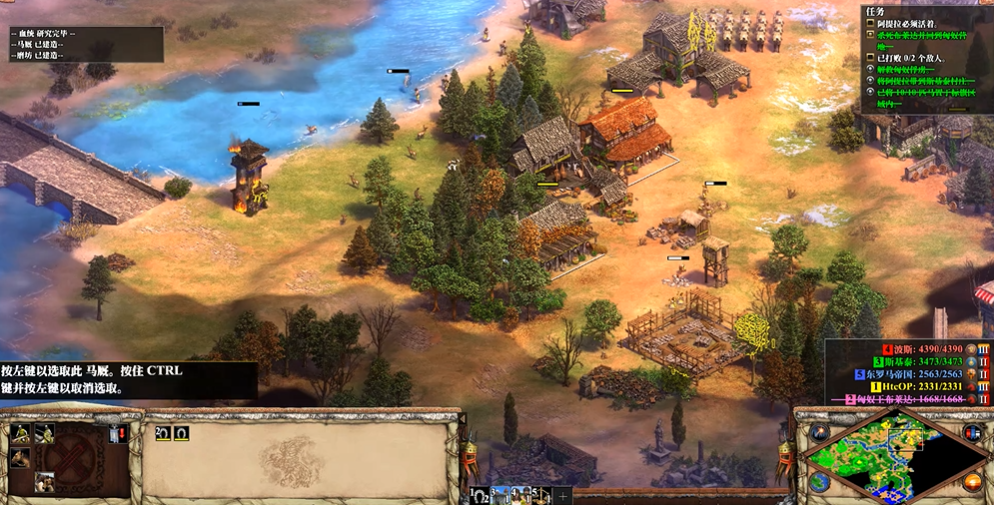This screenshot has height=505, width=994.
Task: Select the horse research icon in command panel
Action: tap(44, 482)
